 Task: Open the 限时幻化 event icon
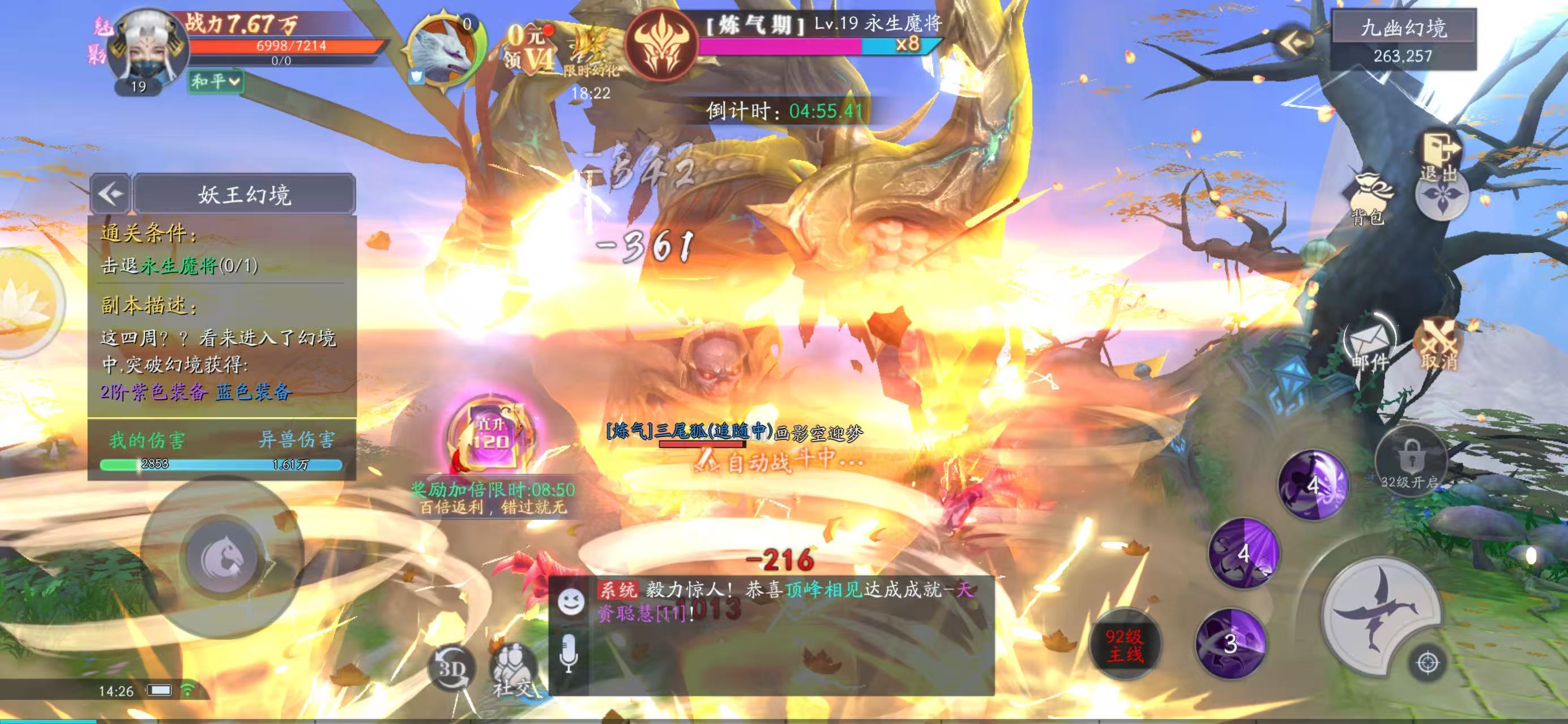pos(591,56)
